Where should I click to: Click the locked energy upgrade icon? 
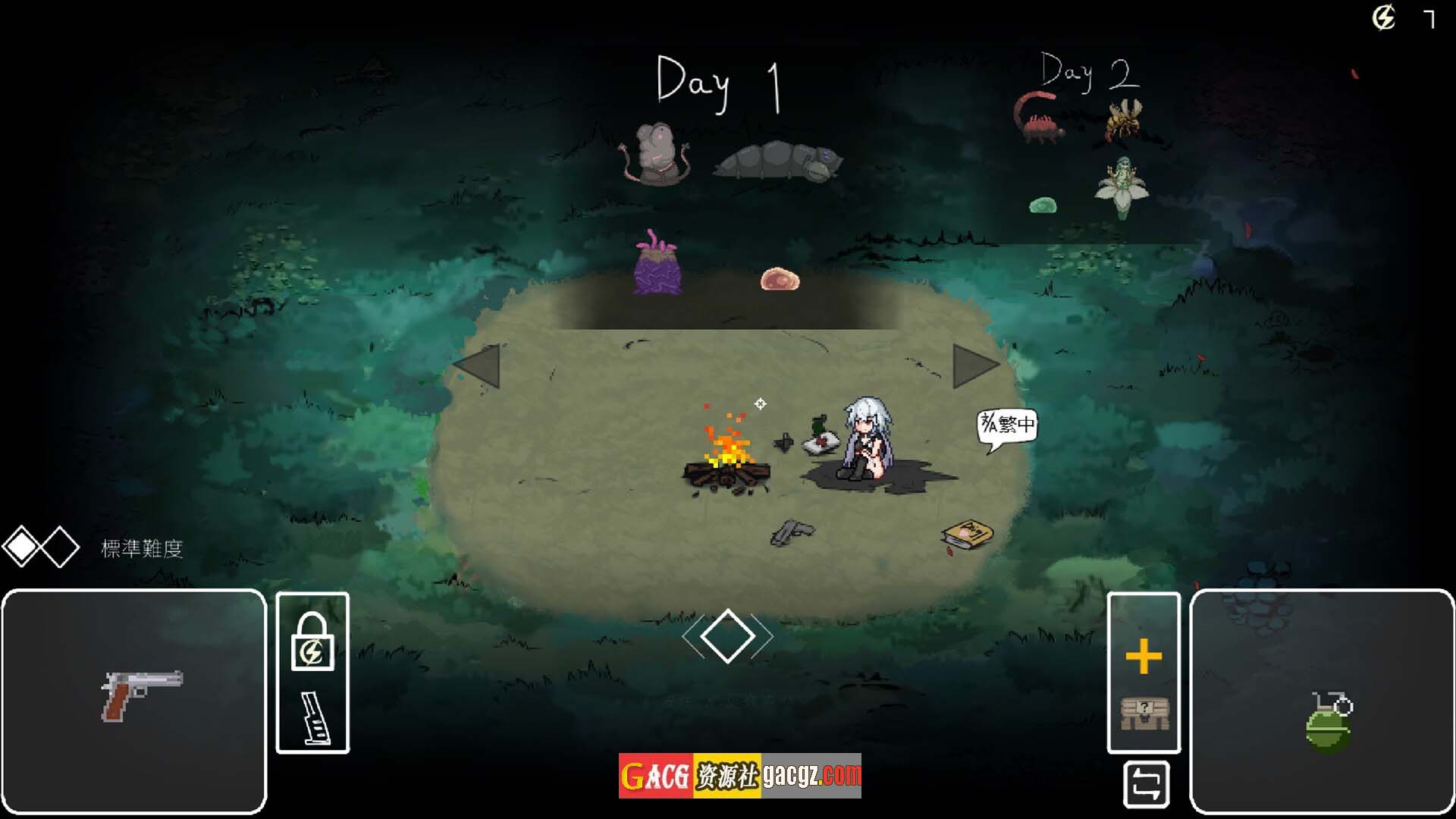tap(312, 642)
